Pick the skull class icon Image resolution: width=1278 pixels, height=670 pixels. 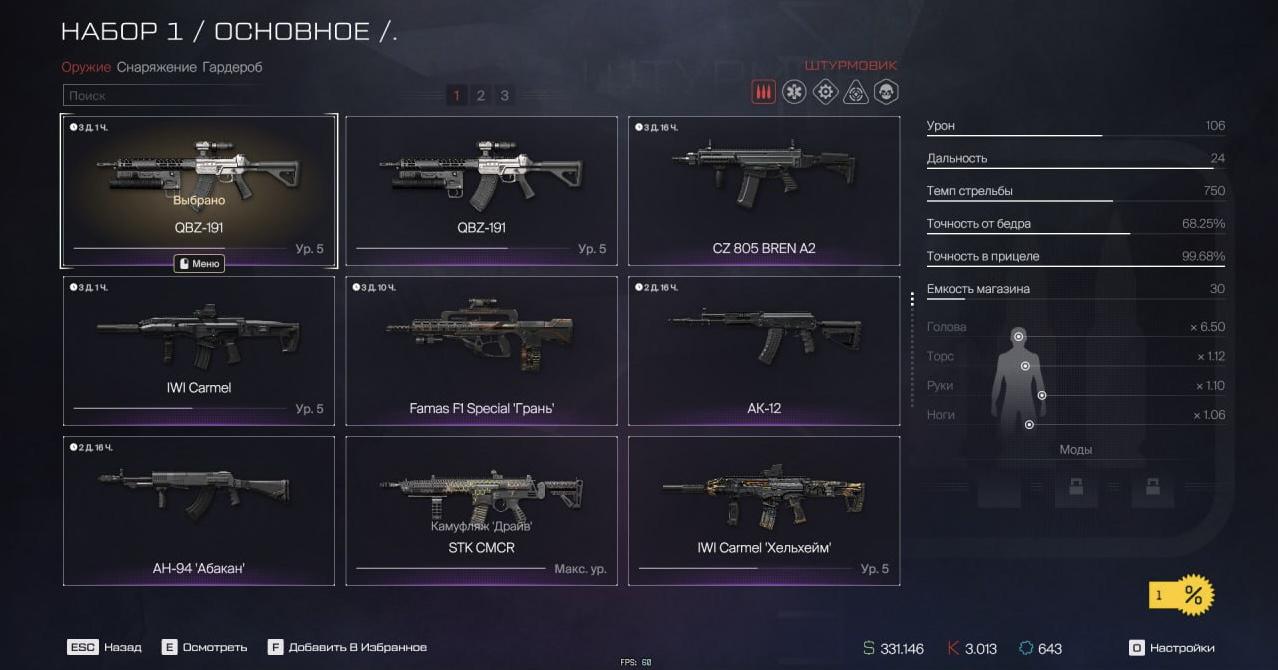pyautogui.click(x=886, y=93)
